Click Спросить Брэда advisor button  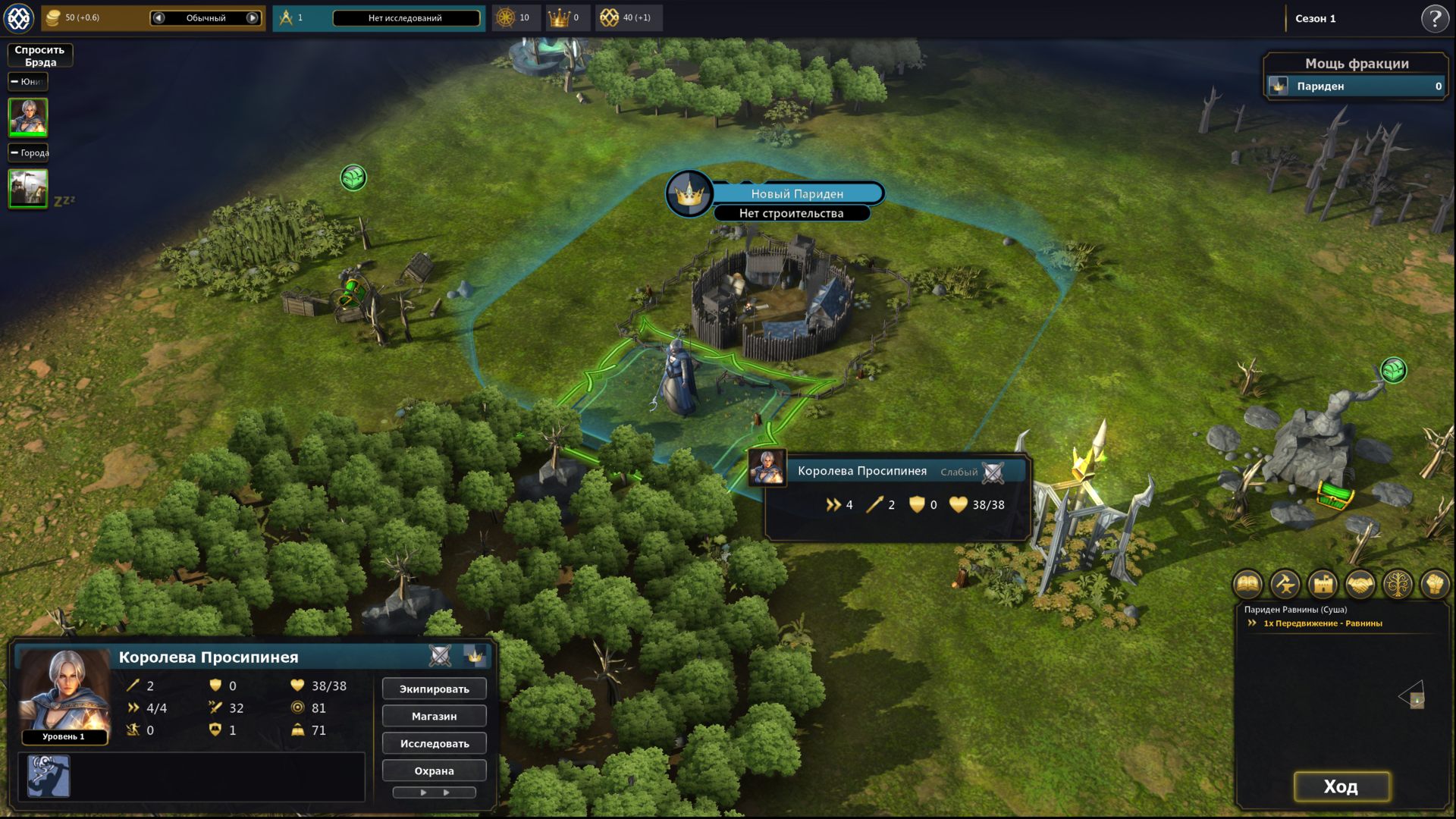pyautogui.click(x=39, y=55)
